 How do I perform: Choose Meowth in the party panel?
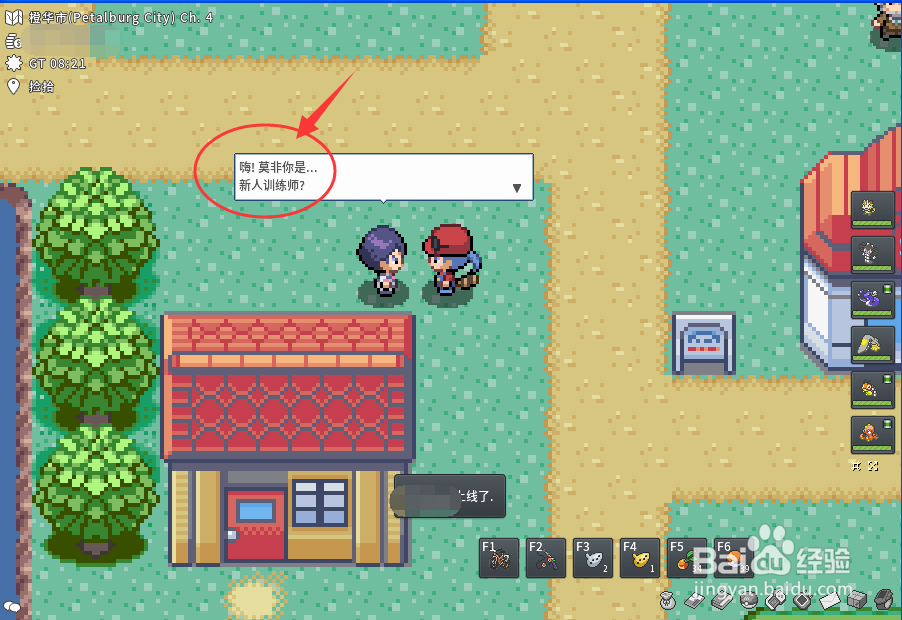[x=872, y=210]
